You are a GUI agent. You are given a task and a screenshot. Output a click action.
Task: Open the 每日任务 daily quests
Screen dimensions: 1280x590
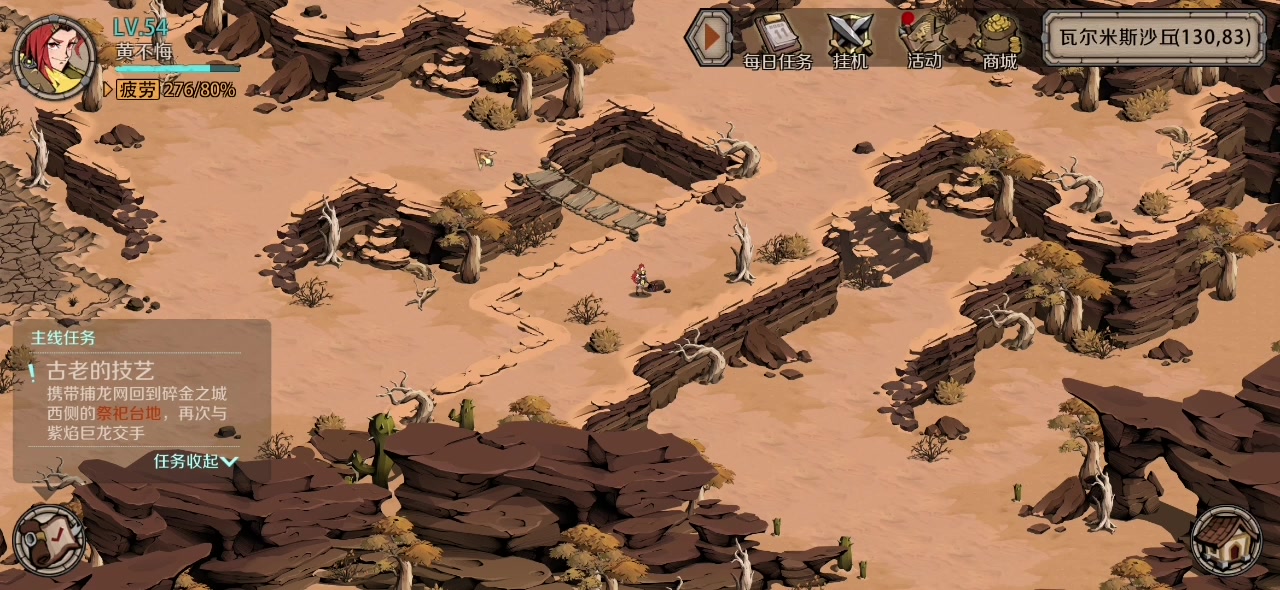[x=778, y=42]
